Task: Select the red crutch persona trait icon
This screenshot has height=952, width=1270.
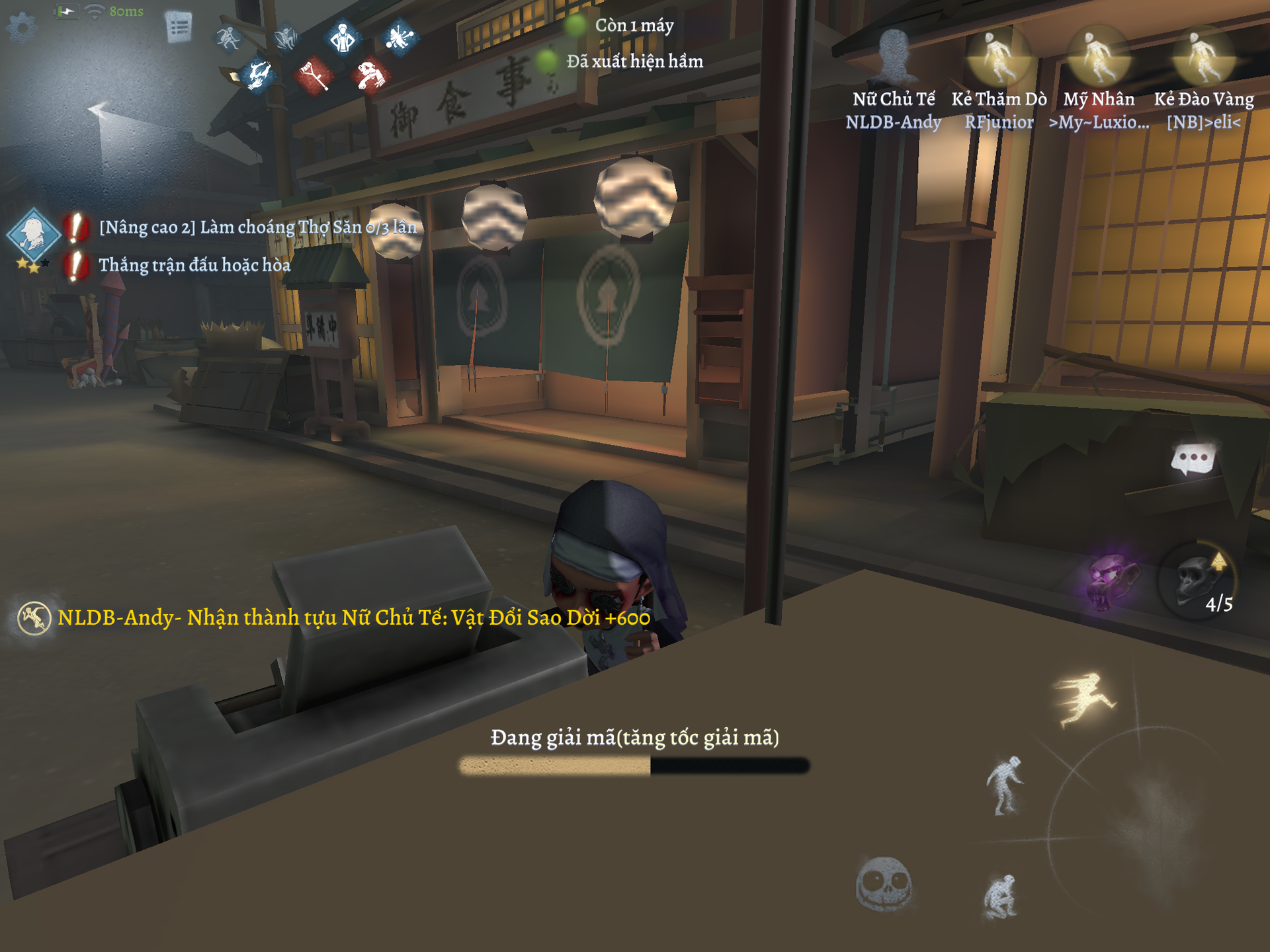Action: tap(314, 75)
